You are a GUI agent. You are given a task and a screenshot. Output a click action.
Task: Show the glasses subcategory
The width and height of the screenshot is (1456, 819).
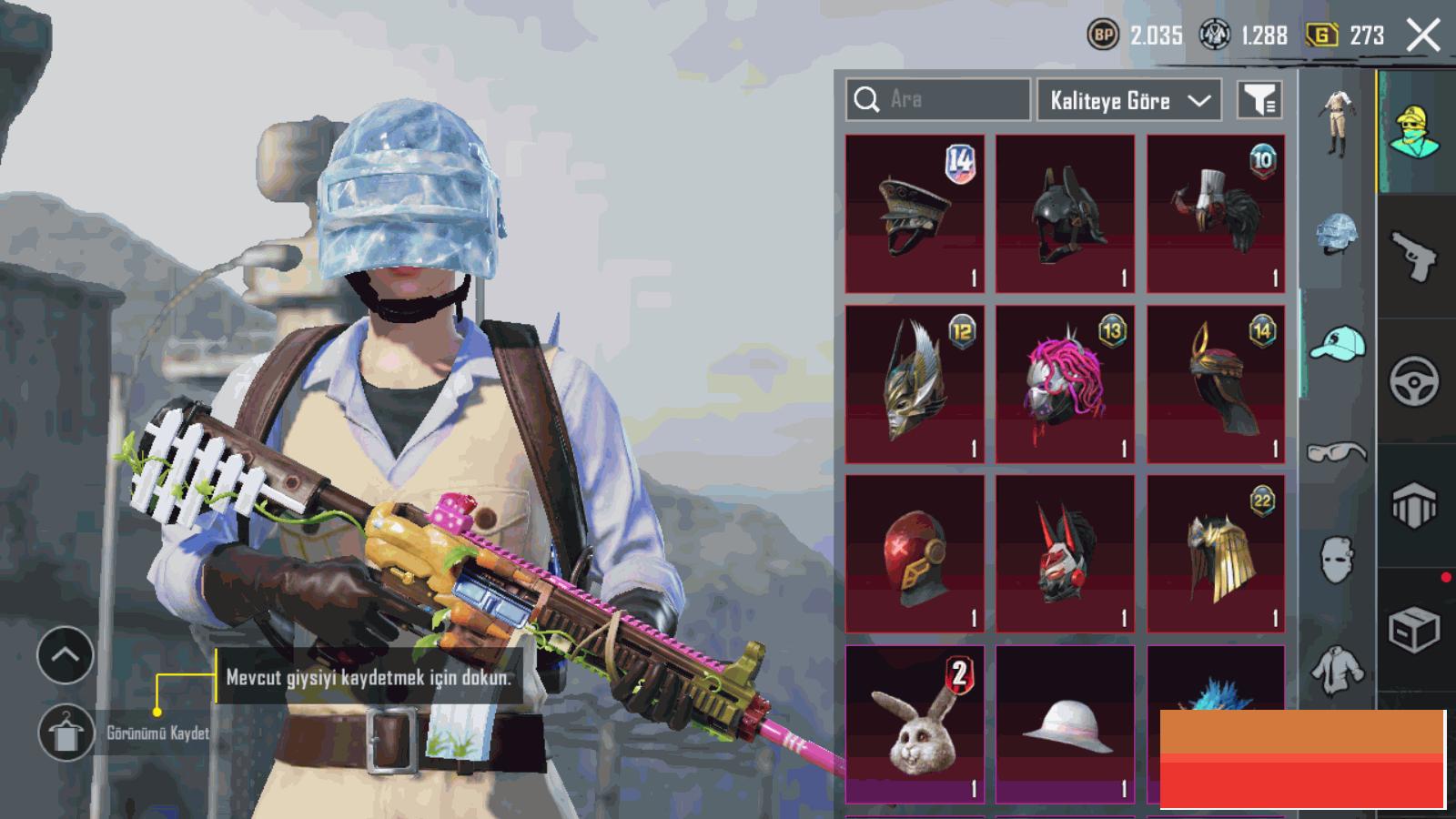(x=1336, y=451)
